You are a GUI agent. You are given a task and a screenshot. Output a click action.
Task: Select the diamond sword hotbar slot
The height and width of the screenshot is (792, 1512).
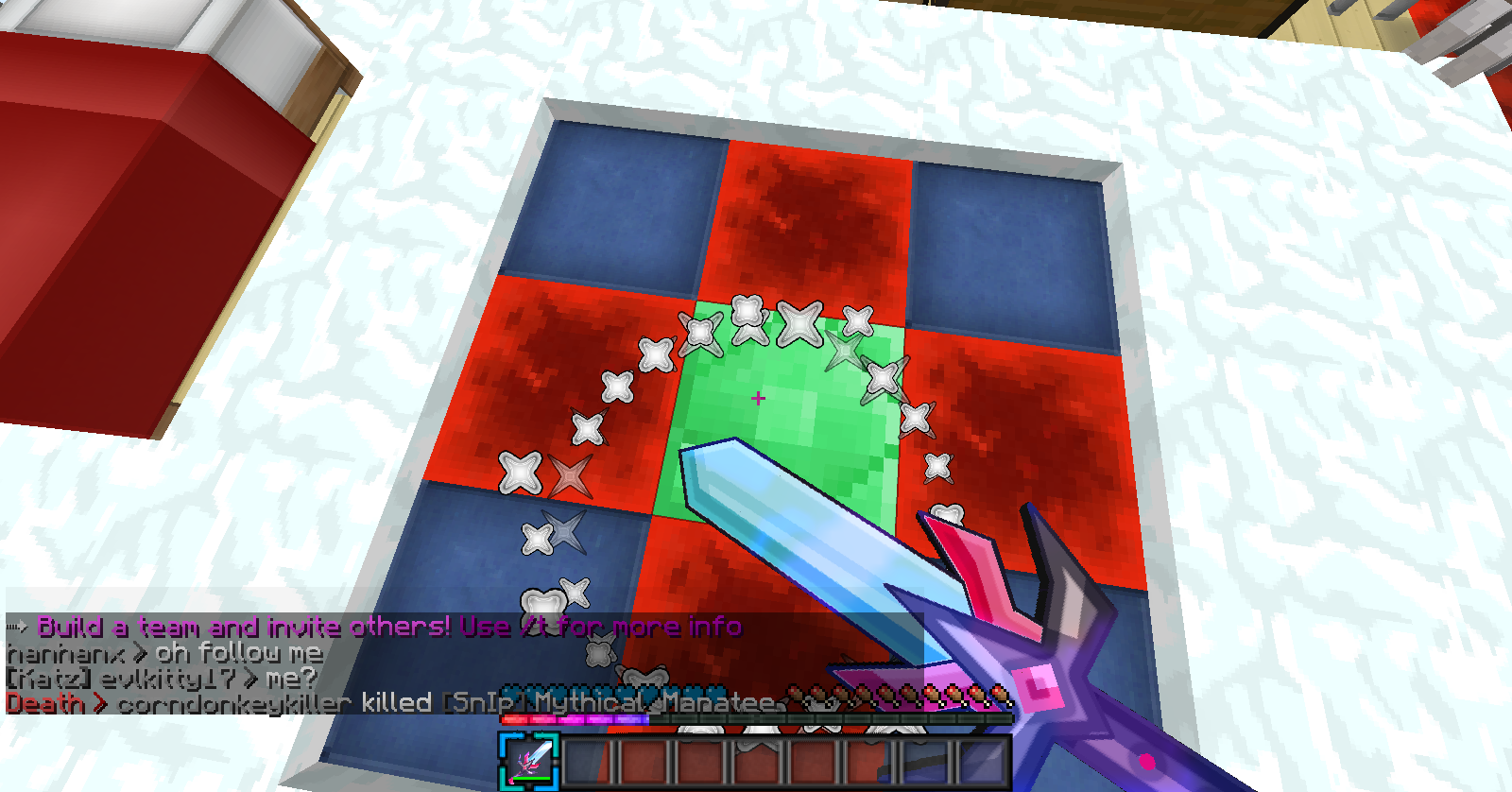click(530, 761)
